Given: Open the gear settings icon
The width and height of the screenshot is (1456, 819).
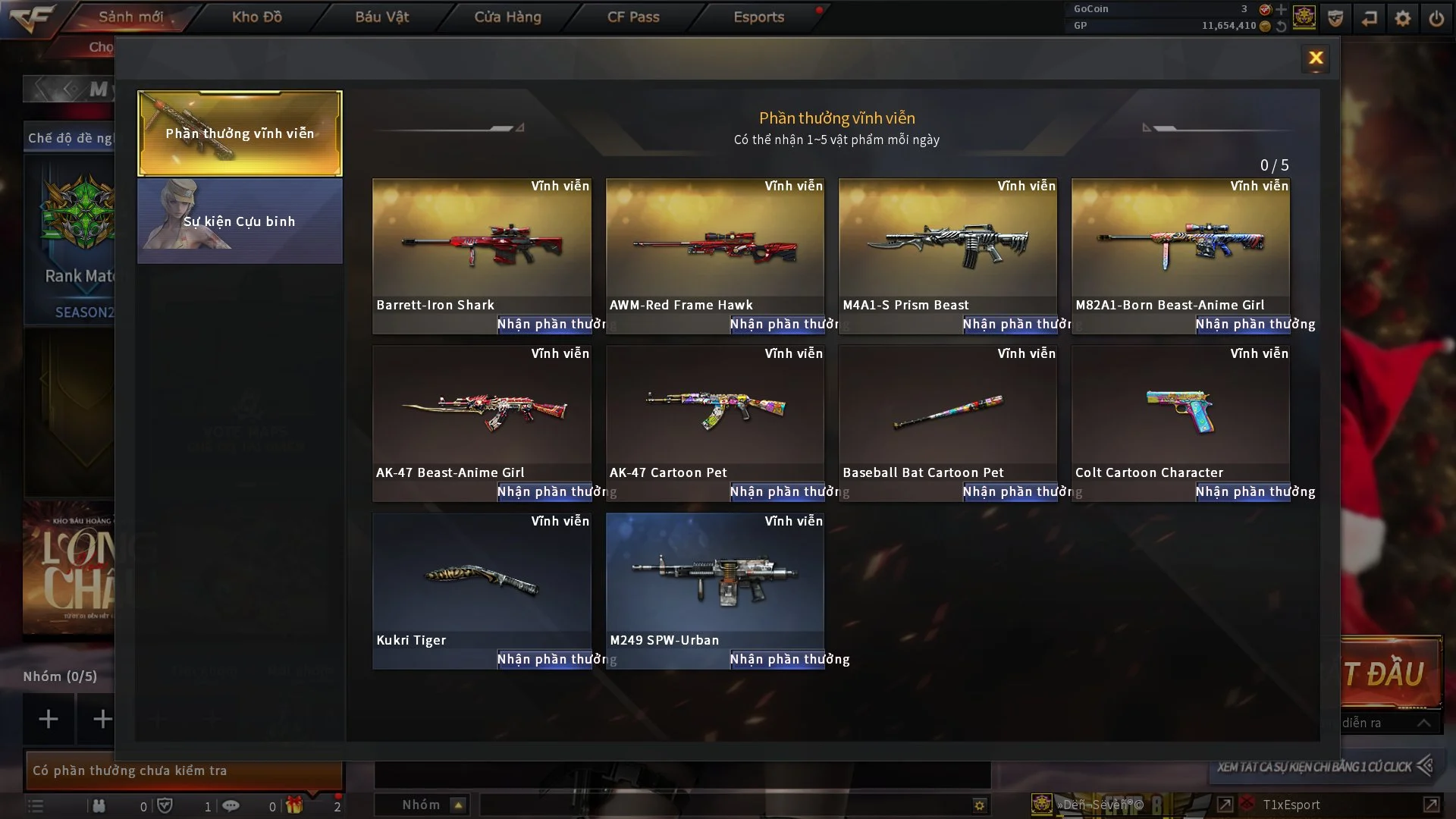Looking at the screenshot, I should tap(1403, 18).
